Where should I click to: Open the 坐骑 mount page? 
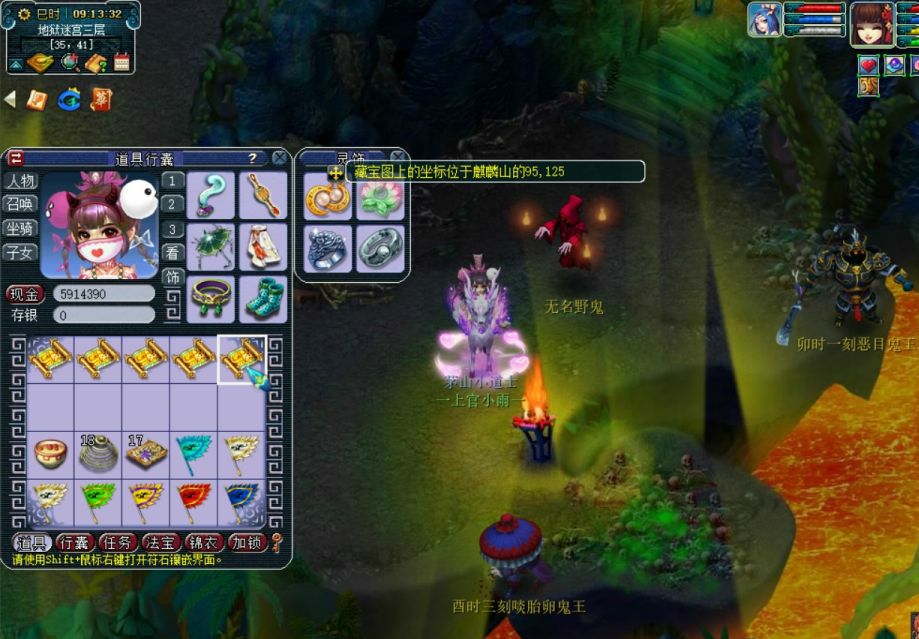(20, 228)
